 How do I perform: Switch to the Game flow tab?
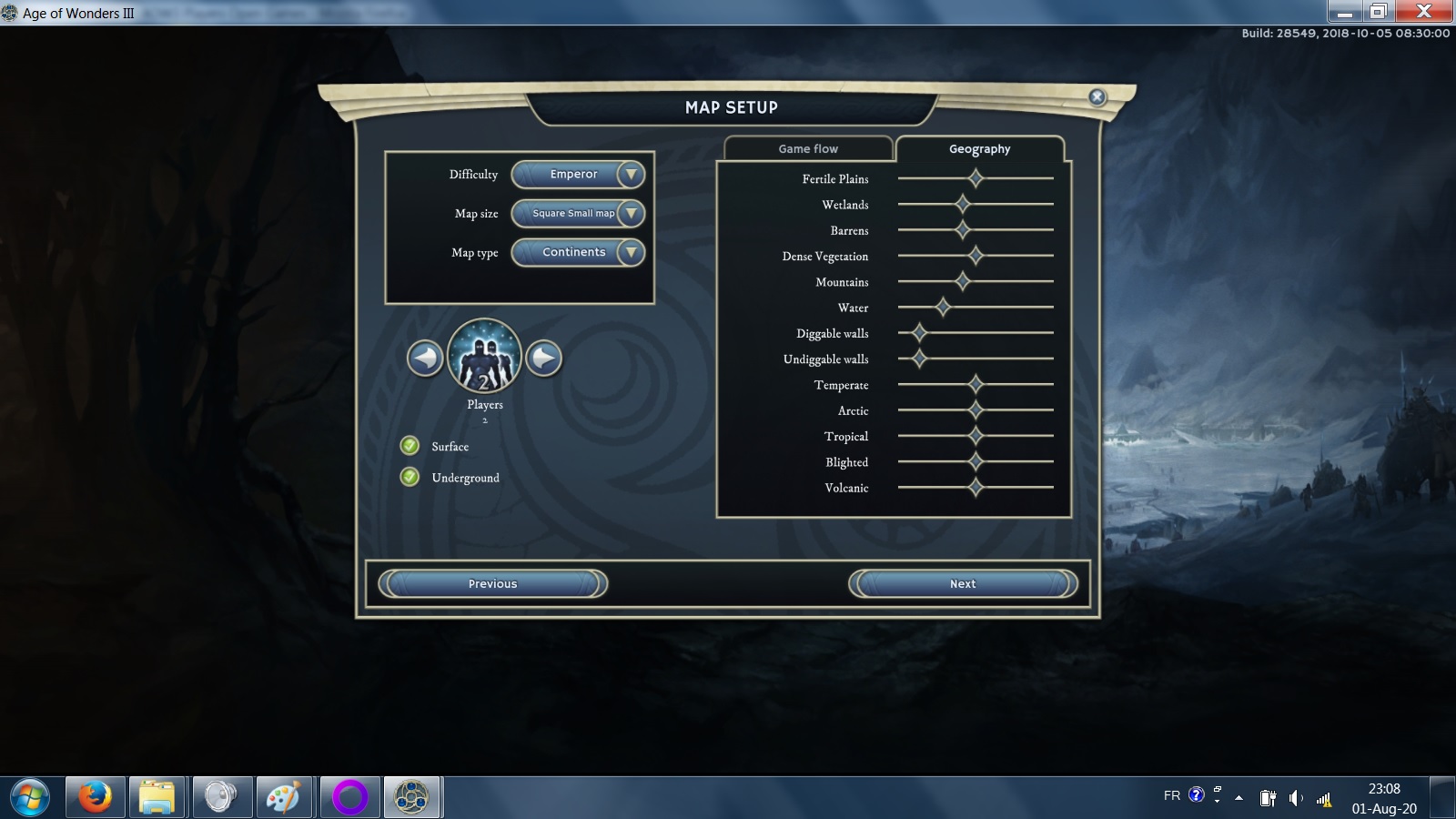tap(808, 149)
